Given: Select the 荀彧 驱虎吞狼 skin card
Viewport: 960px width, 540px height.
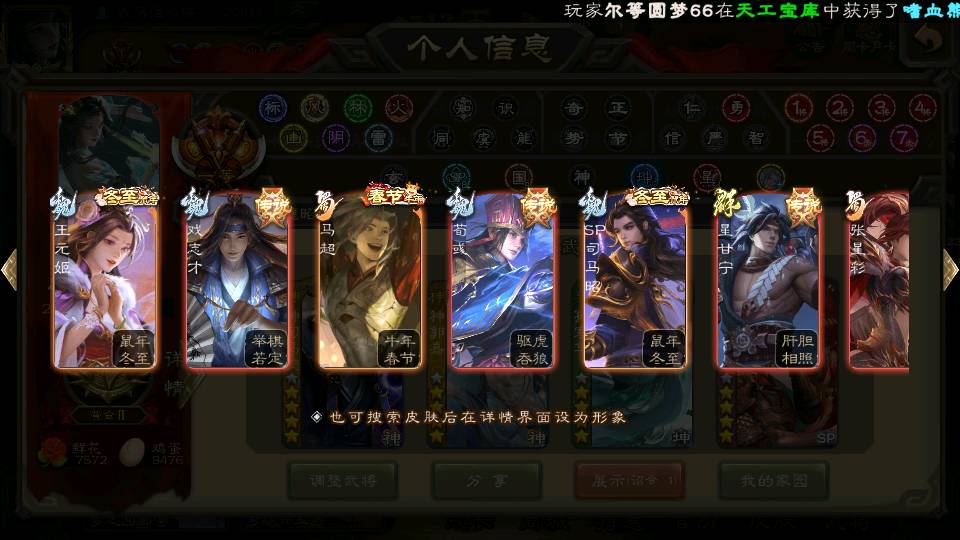Looking at the screenshot, I should [x=502, y=282].
